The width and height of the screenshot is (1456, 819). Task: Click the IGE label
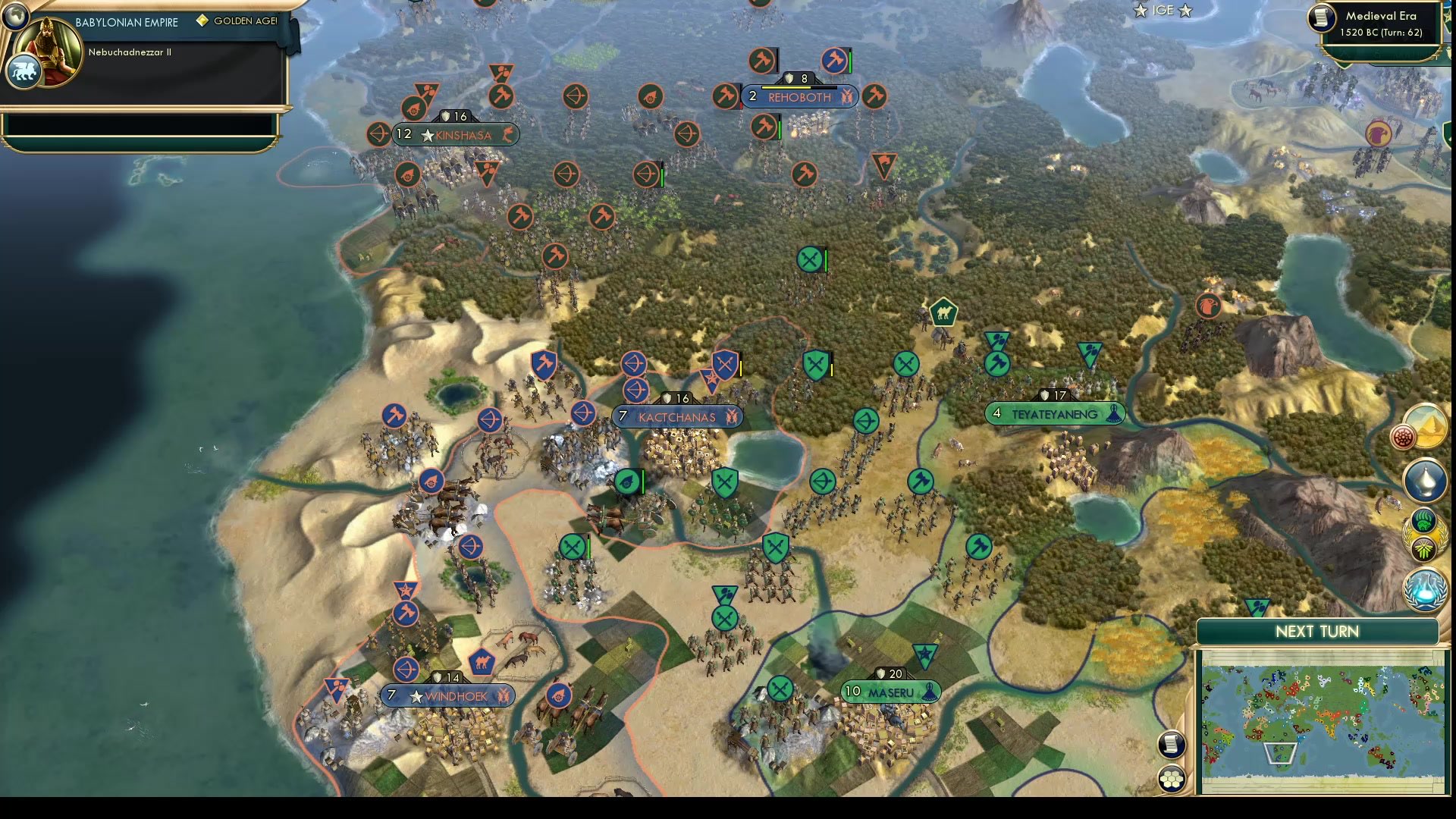tap(1162, 11)
